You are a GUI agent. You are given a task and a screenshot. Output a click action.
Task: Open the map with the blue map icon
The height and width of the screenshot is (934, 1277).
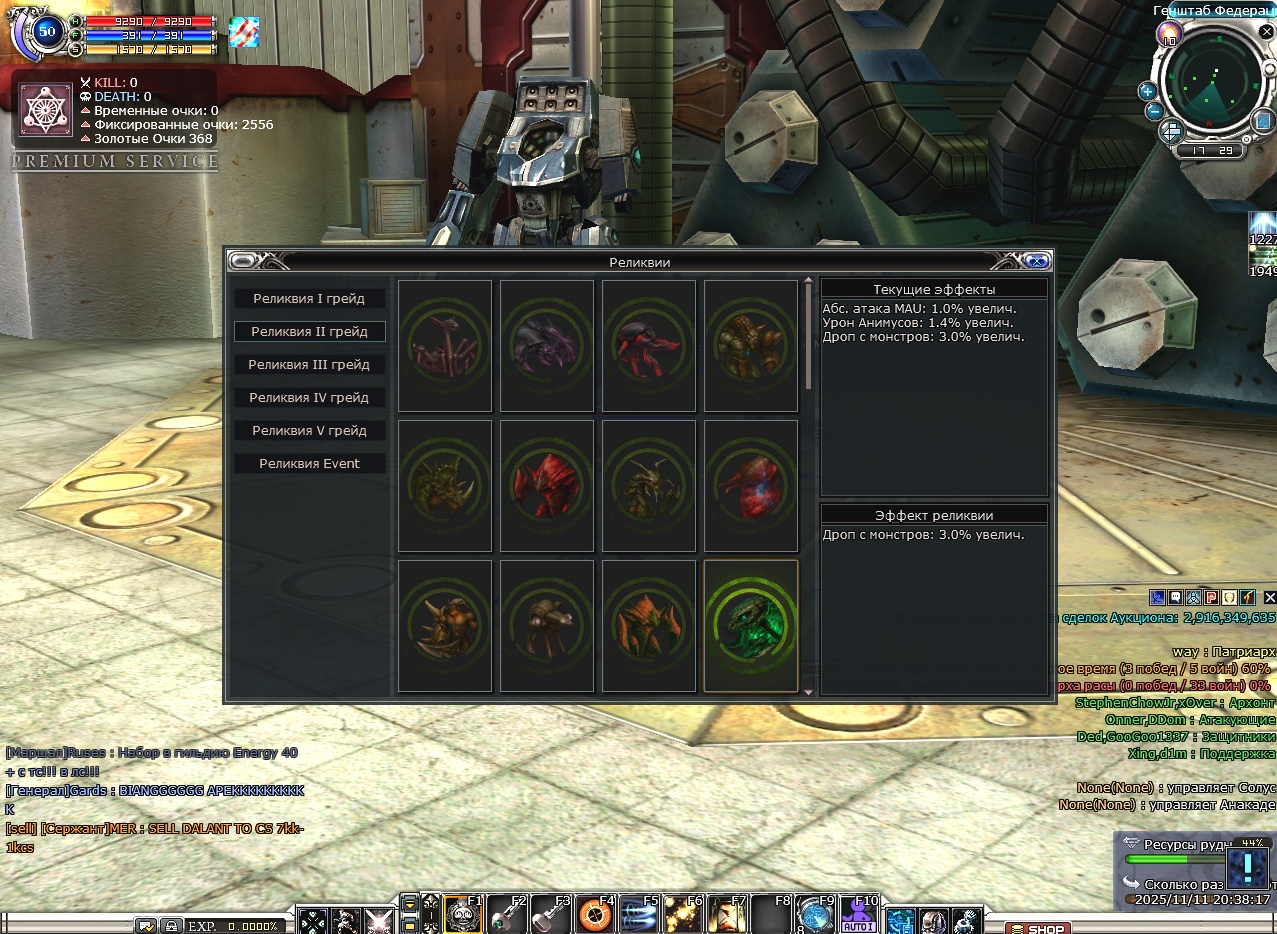(x=1264, y=121)
